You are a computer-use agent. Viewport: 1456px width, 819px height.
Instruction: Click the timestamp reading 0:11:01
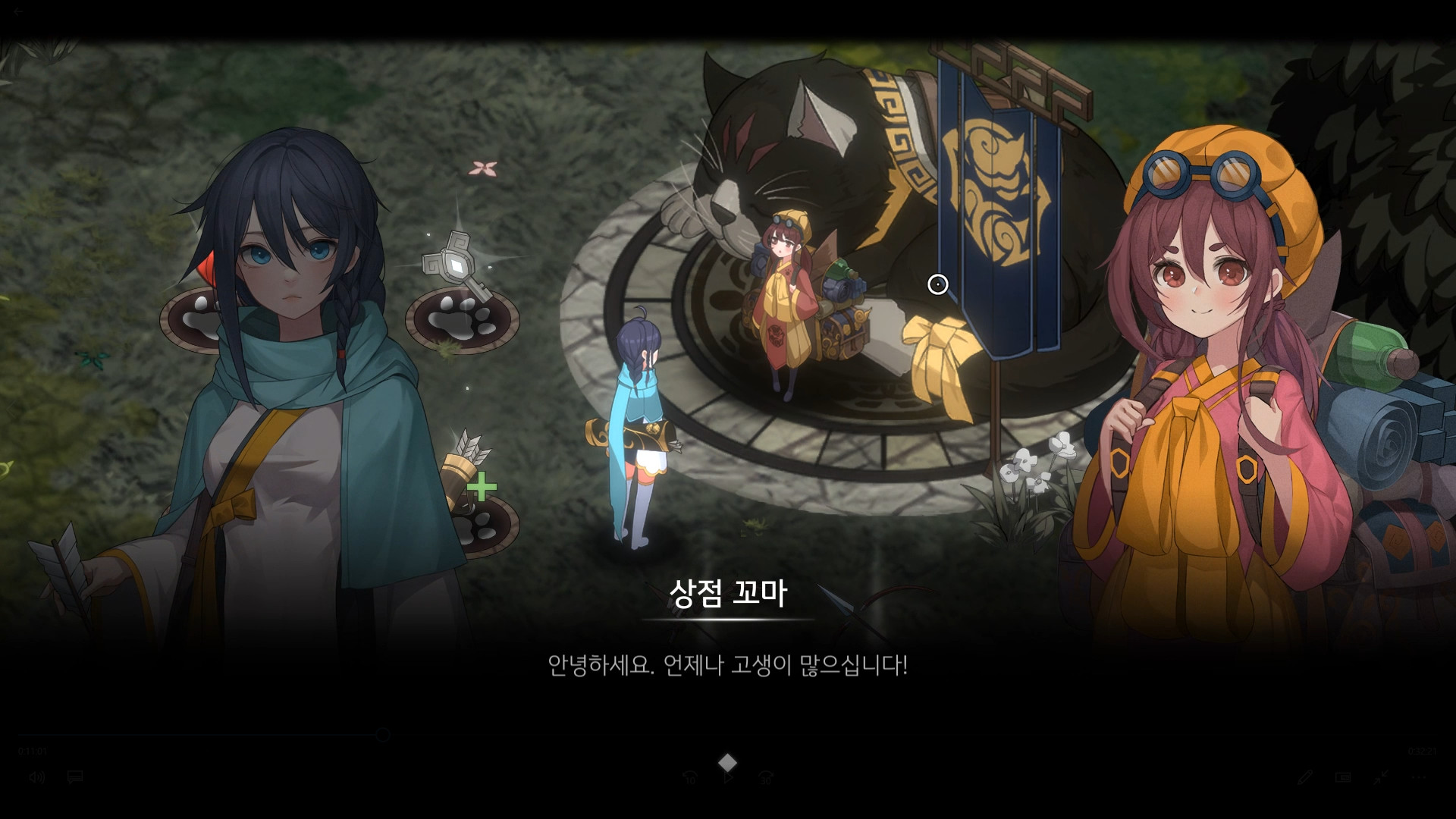coord(33,751)
